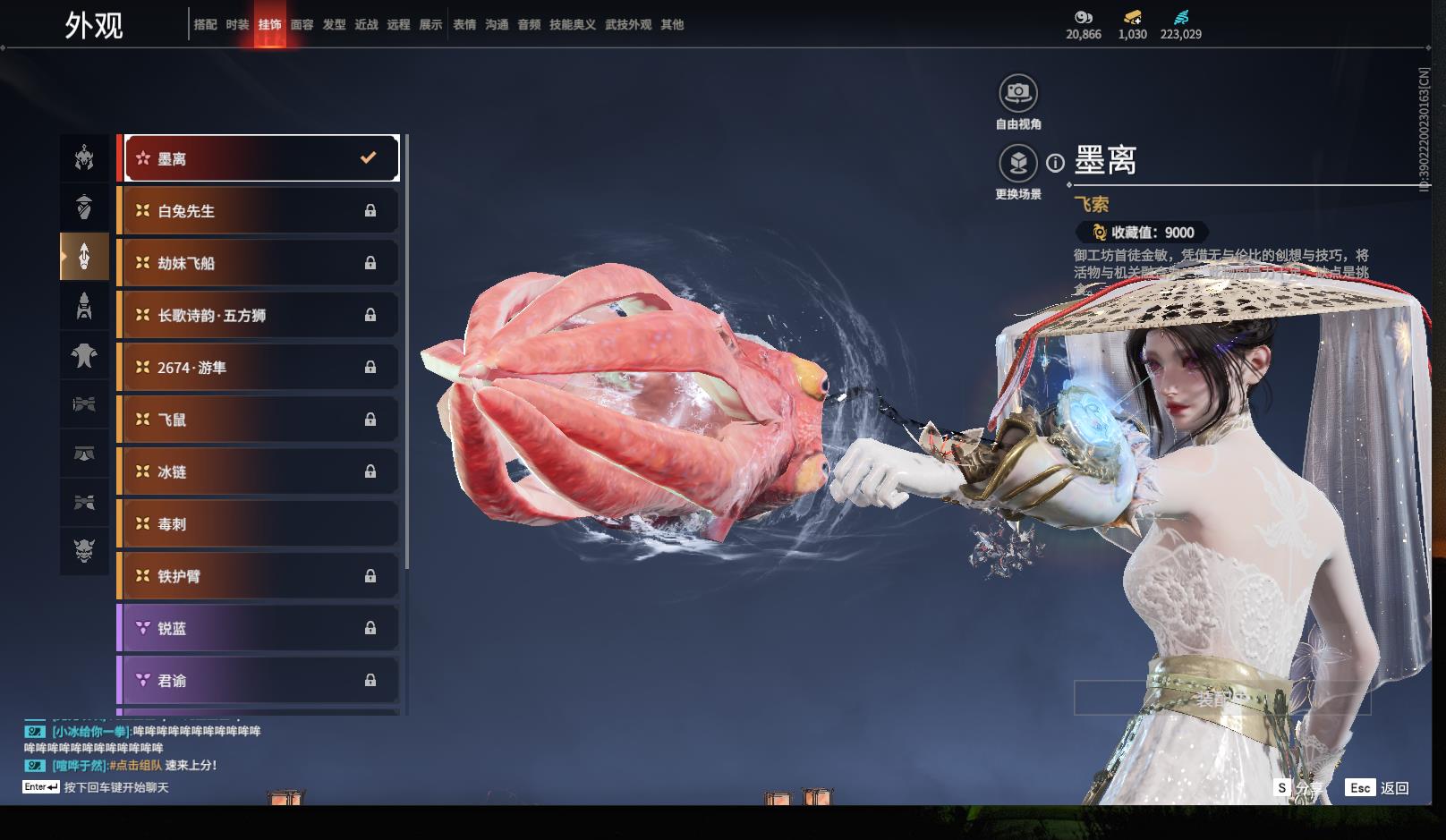Screen dimensions: 1446x840
Task: Select the purple 锐蓝 entry
Action: click(259, 628)
